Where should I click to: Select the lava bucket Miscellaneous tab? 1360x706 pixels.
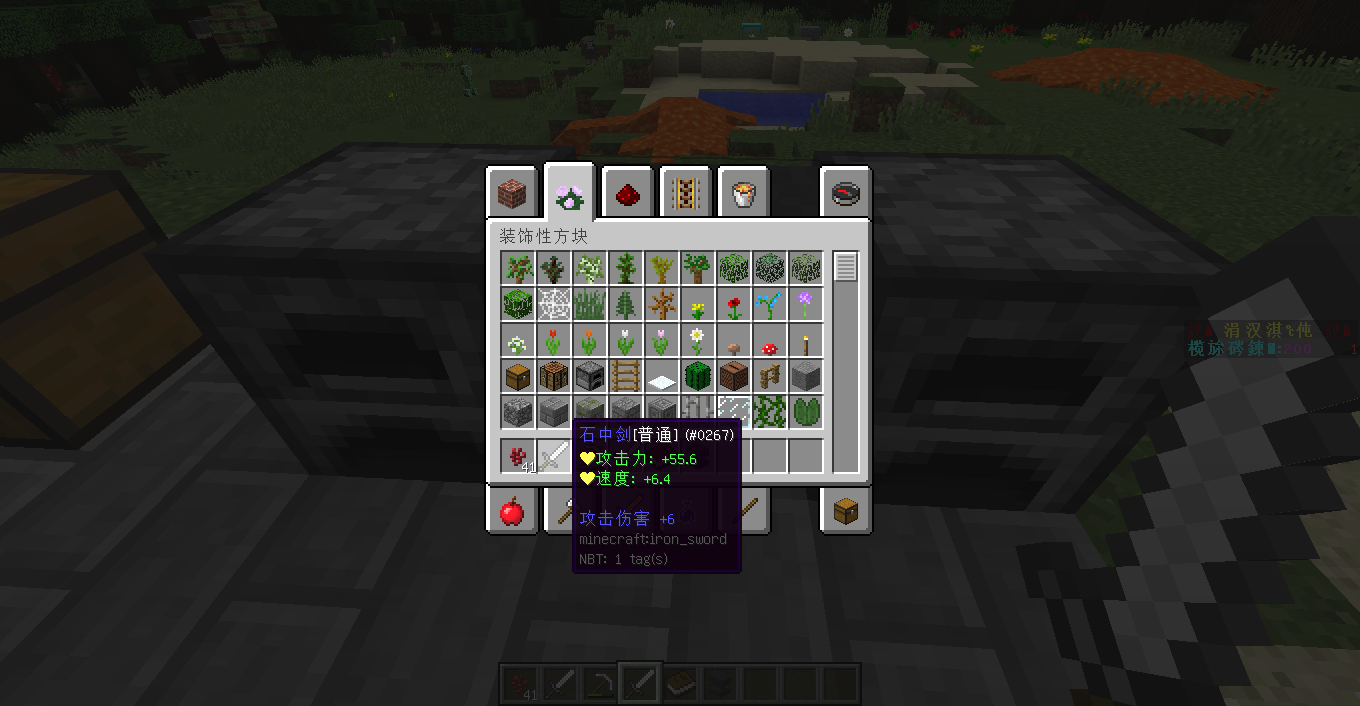(x=743, y=193)
